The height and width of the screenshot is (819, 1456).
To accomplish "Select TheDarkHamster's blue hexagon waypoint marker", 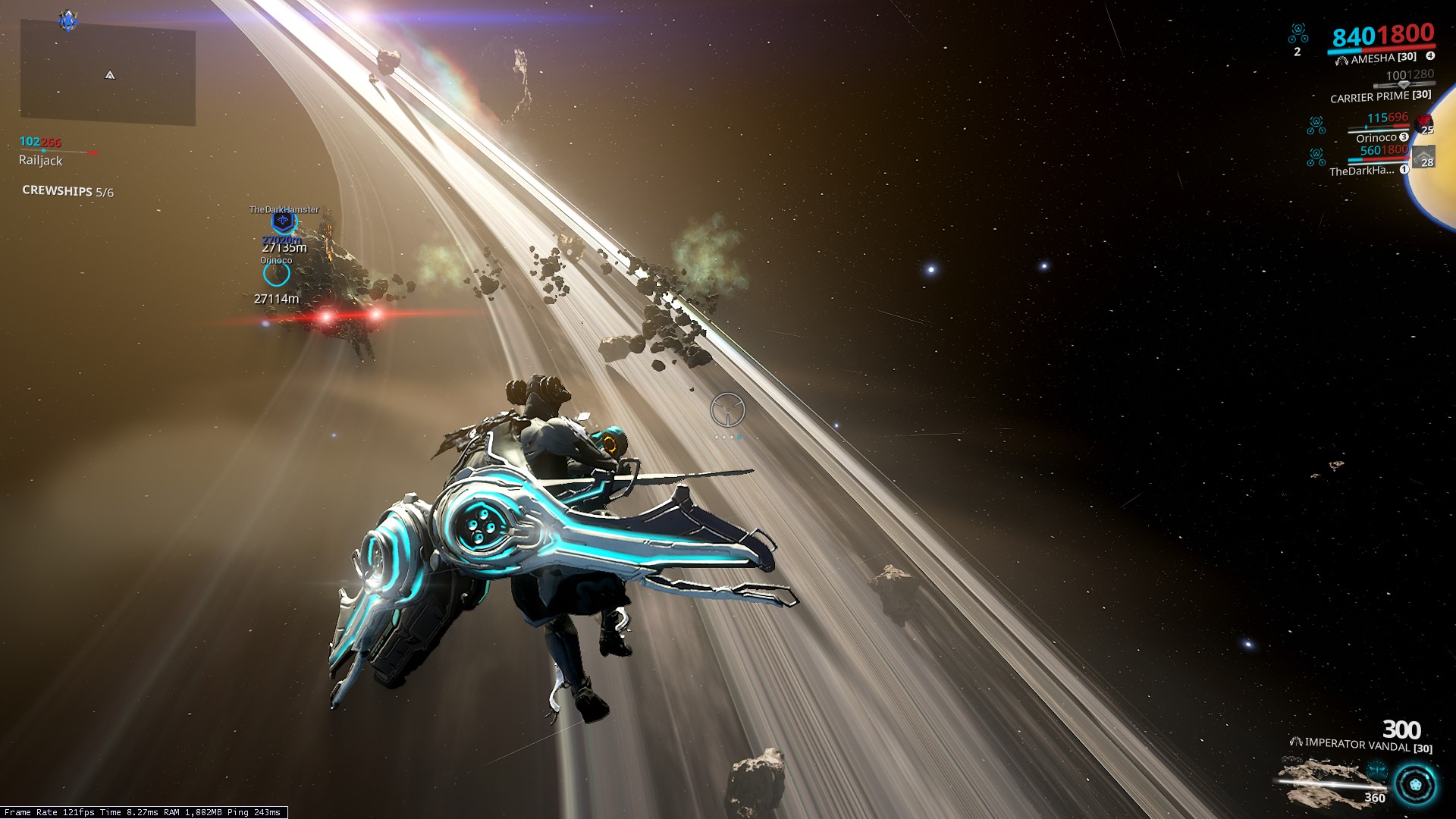I will (x=283, y=221).
